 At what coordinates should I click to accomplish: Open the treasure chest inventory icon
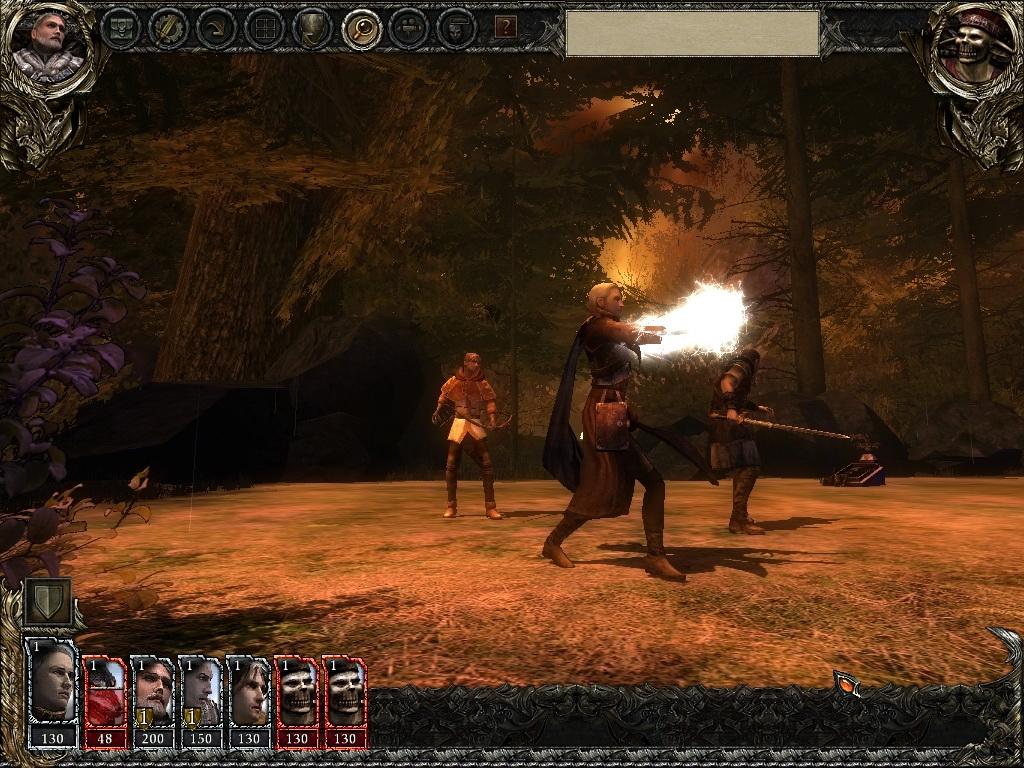tap(120, 28)
